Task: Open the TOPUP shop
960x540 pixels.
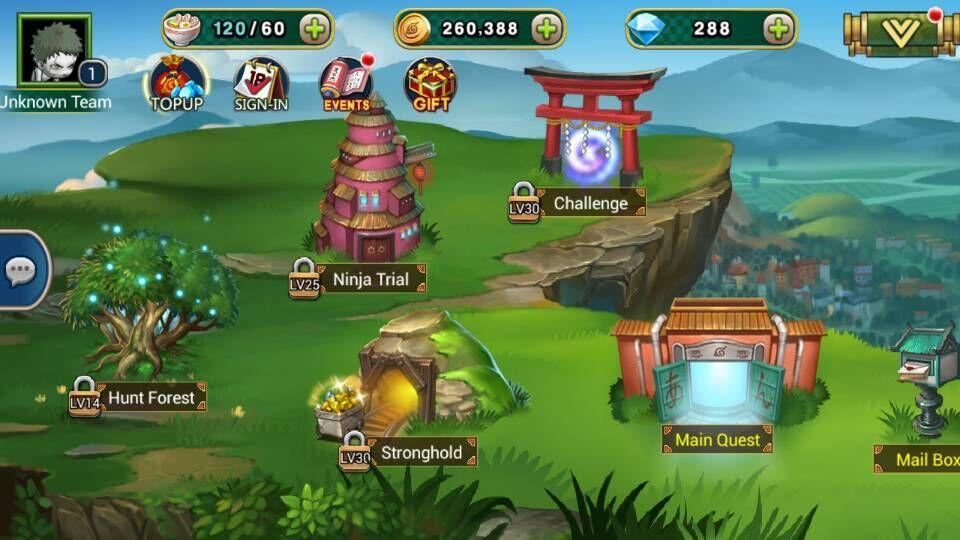Action: point(176,83)
